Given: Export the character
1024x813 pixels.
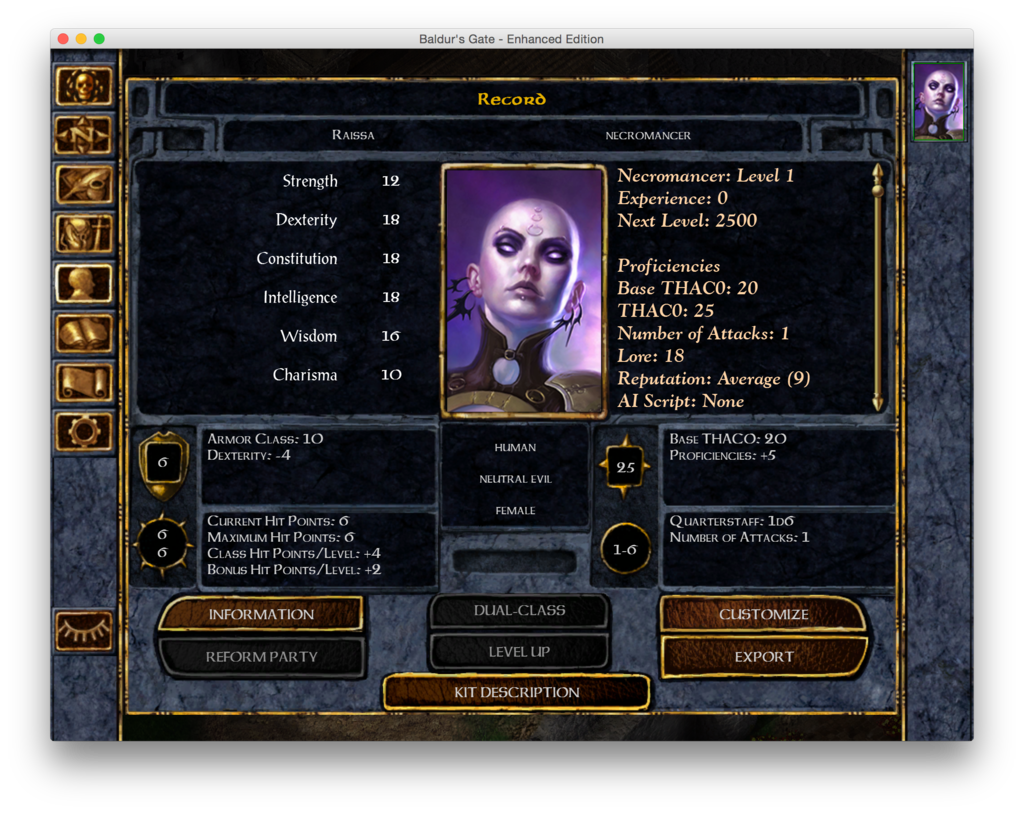Looking at the screenshot, I should tap(763, 657).
